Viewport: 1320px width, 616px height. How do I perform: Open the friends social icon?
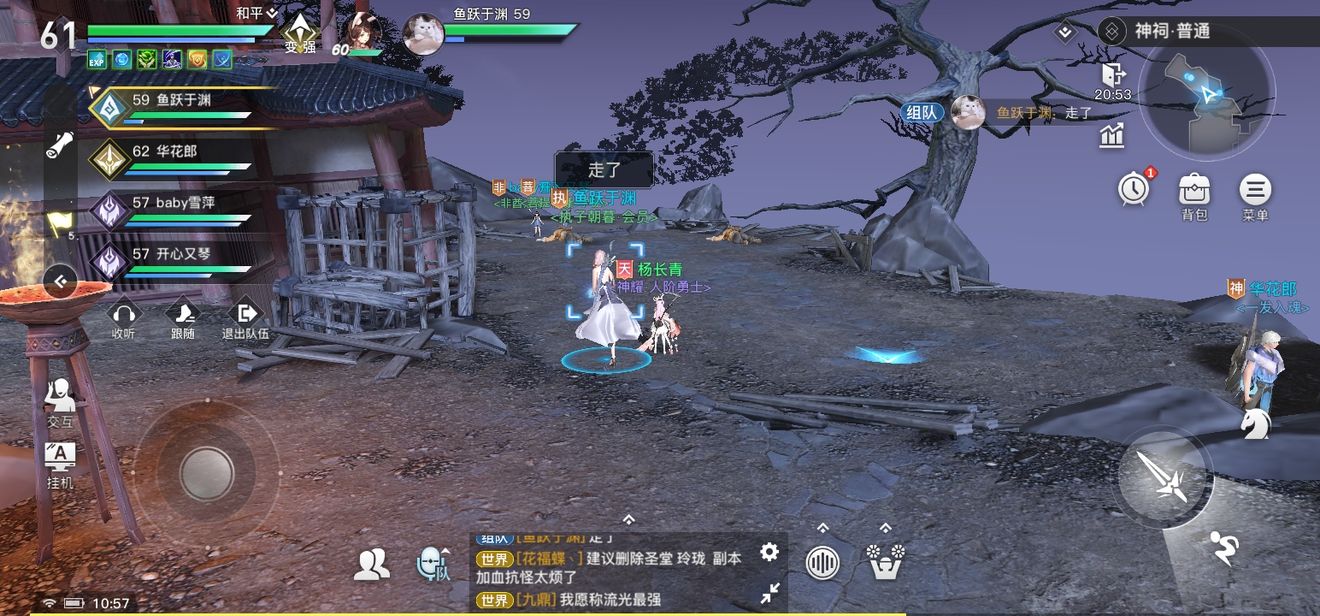pyautogui.click(x=371, y=565)
